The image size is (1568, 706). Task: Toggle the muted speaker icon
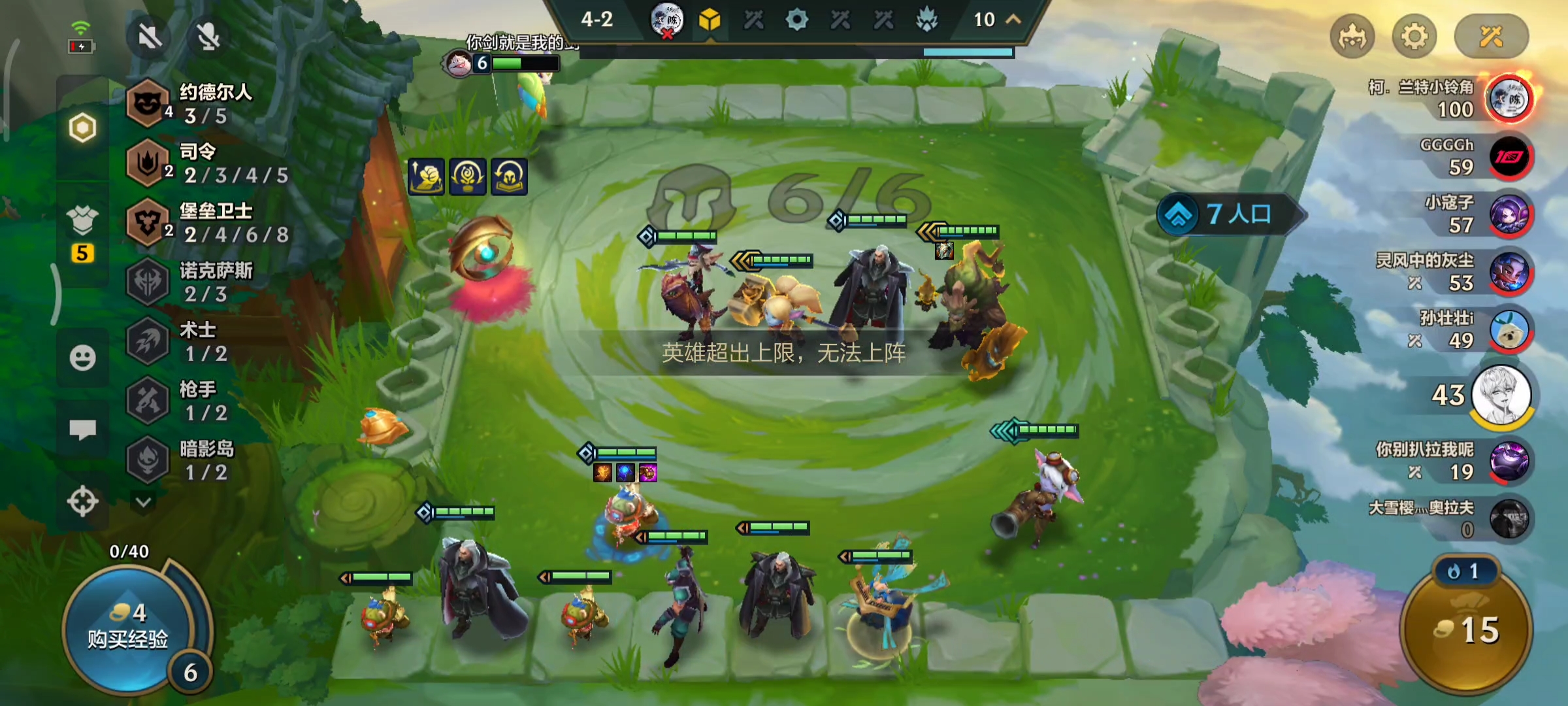tap(150, 37)
